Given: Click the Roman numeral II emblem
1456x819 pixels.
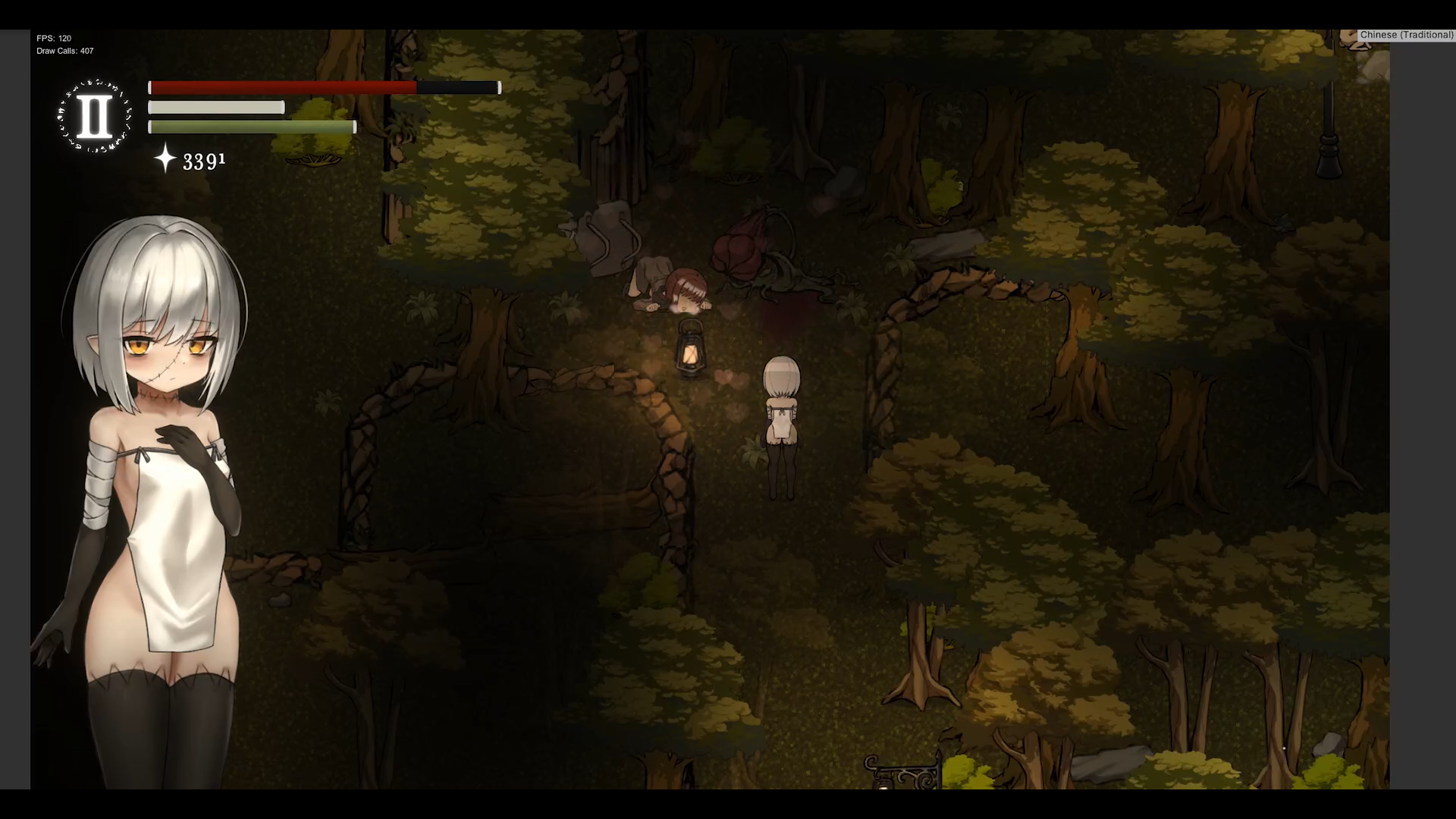Looking at the screenshot, I should click(94, 117).
